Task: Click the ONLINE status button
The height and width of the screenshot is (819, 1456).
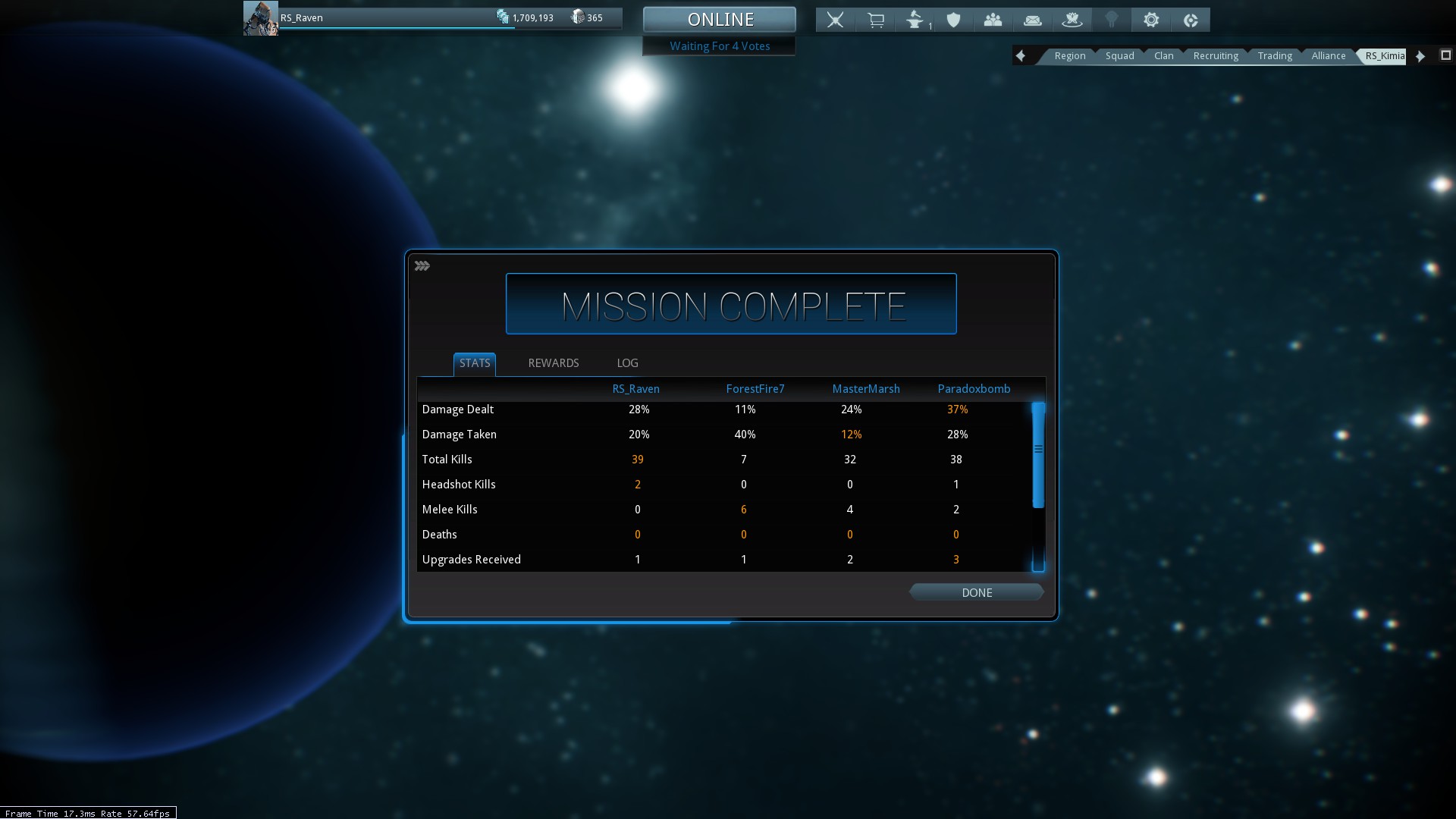Action: (720, 20)
